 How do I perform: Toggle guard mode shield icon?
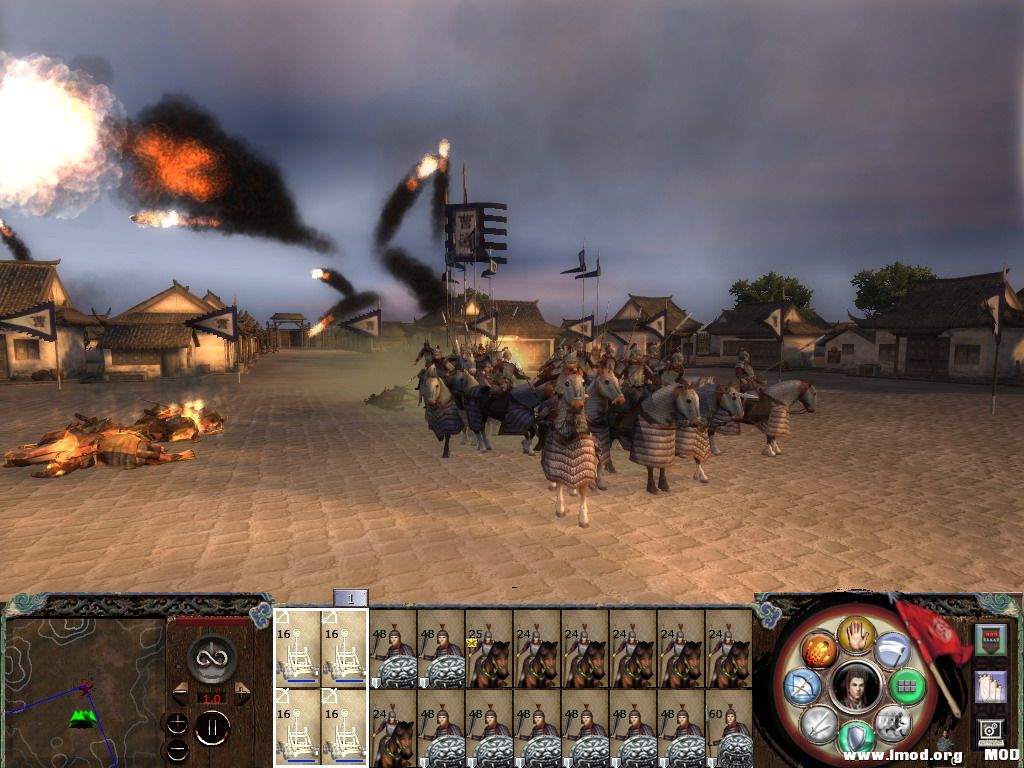(x=856, y=738)
